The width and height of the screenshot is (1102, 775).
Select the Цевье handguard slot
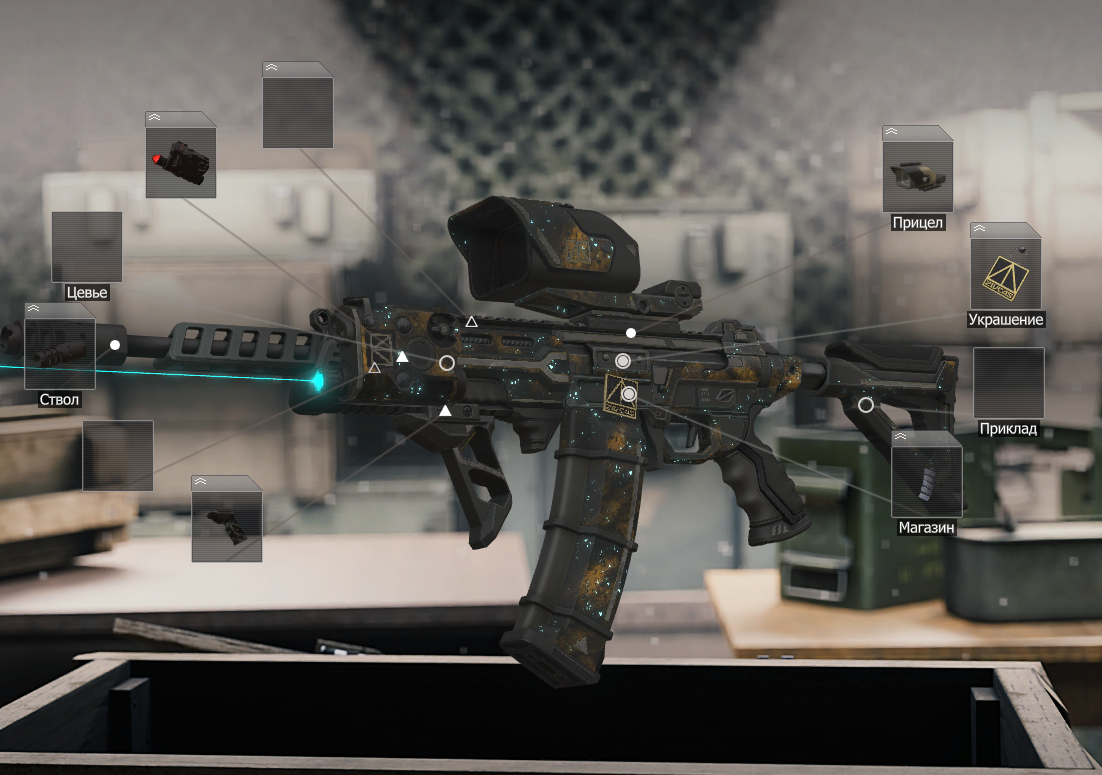87,247
